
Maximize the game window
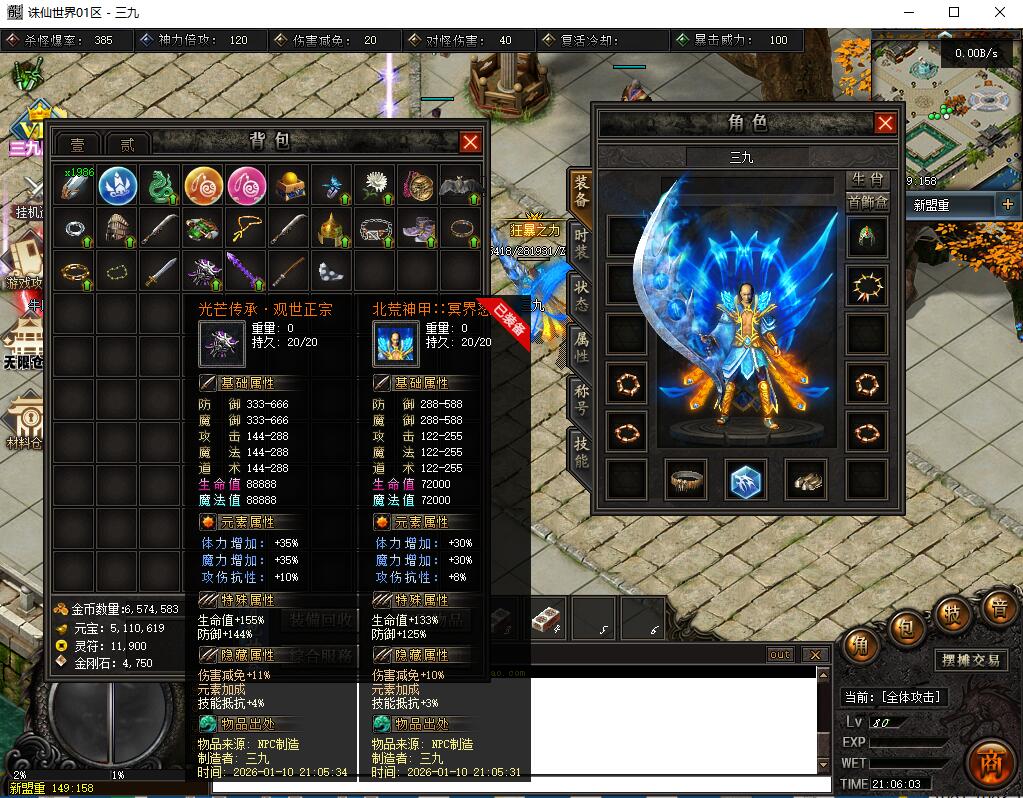coord(953,12)
